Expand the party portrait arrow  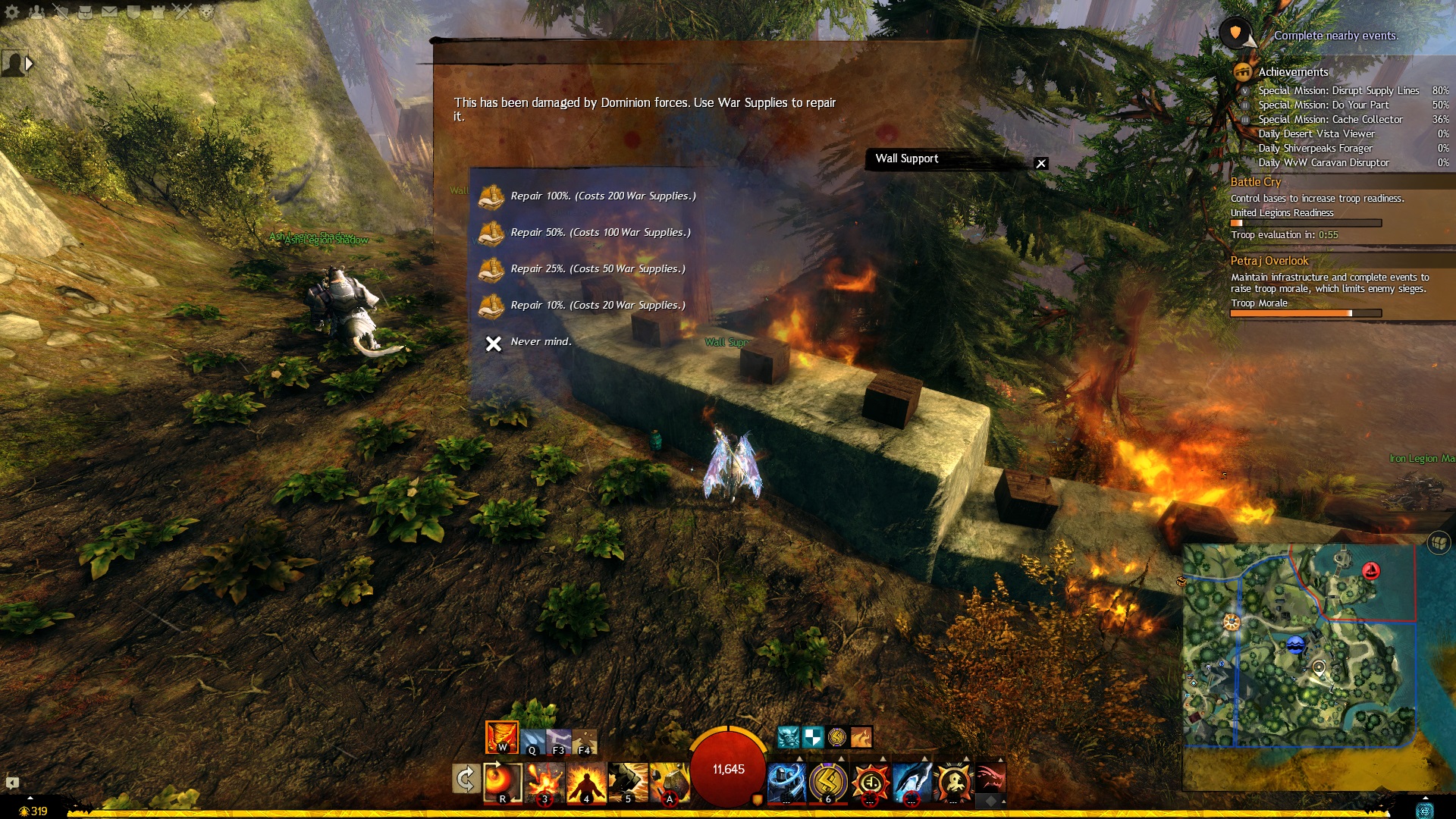(29, 64)
